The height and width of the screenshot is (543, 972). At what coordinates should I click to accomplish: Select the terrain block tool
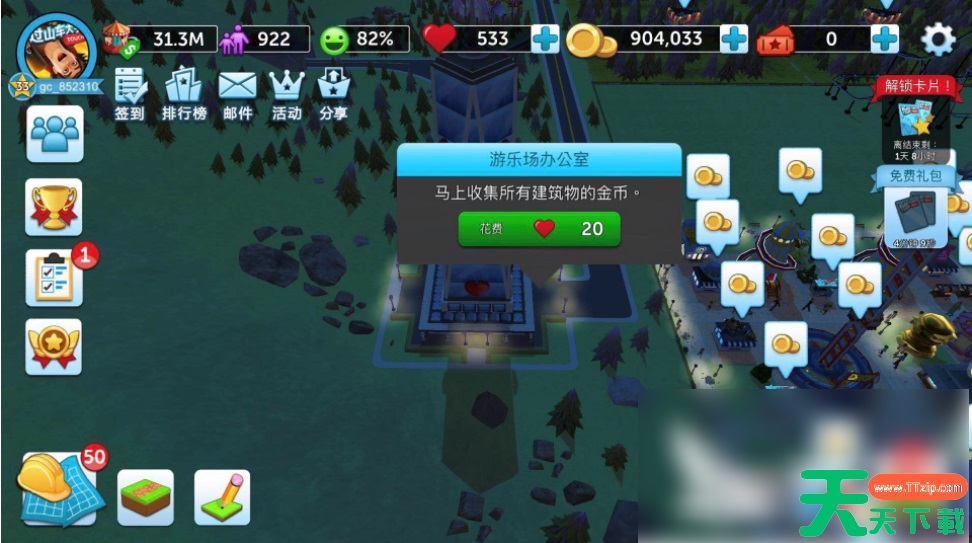pyautogui.click(x=146, y=497)
